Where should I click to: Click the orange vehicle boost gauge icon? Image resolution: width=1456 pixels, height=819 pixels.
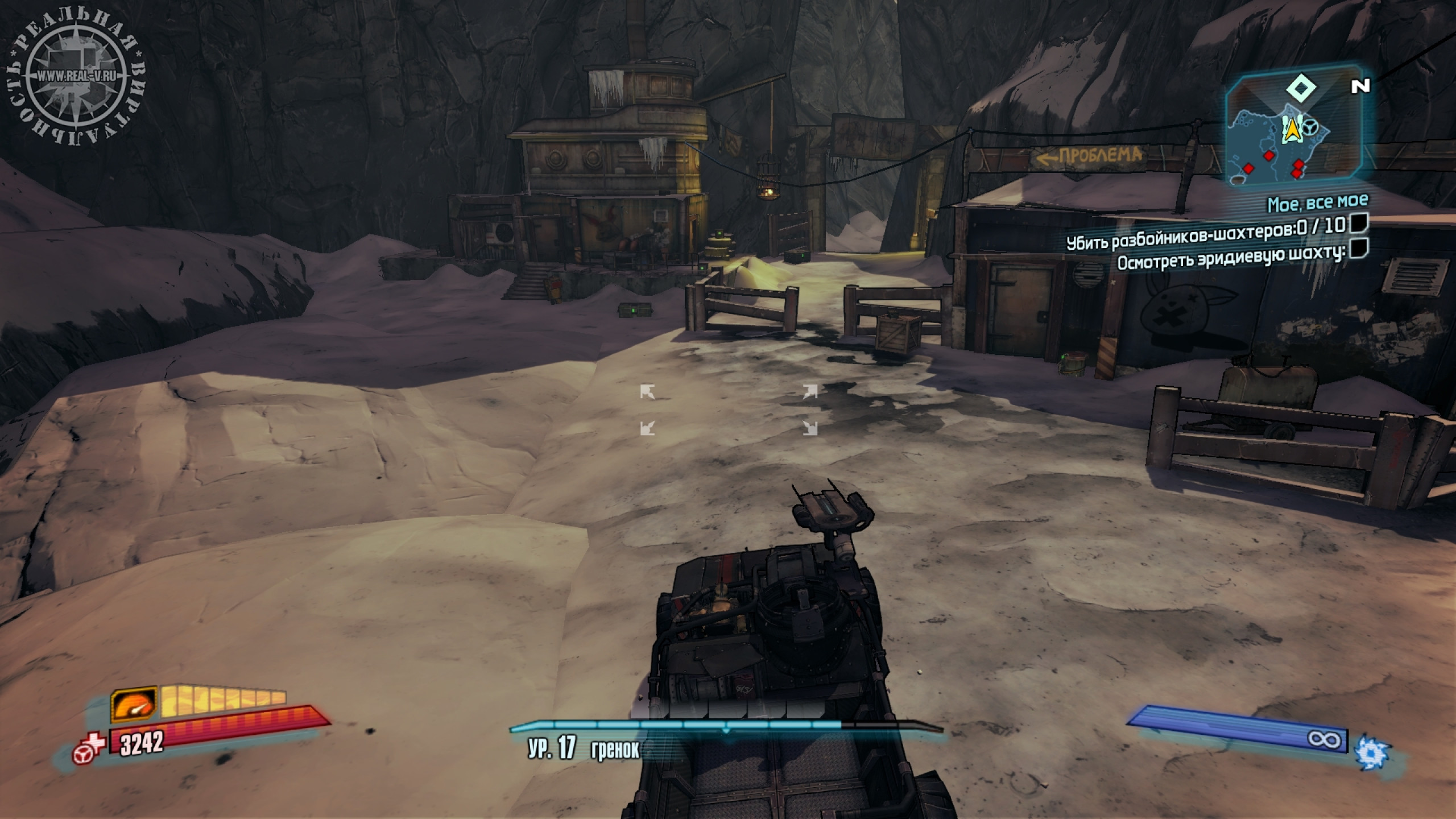coord(133,705)
